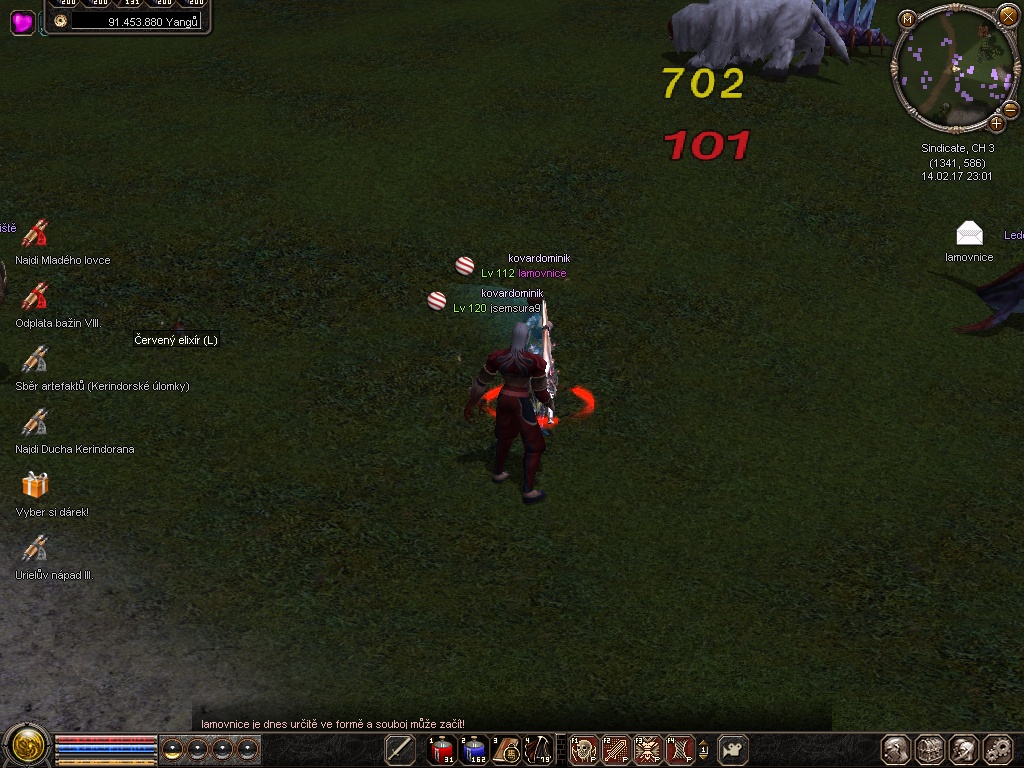
Task: Zoom in the minimap with the plus button
Action: pyautogui.click(x=996, y=123)
